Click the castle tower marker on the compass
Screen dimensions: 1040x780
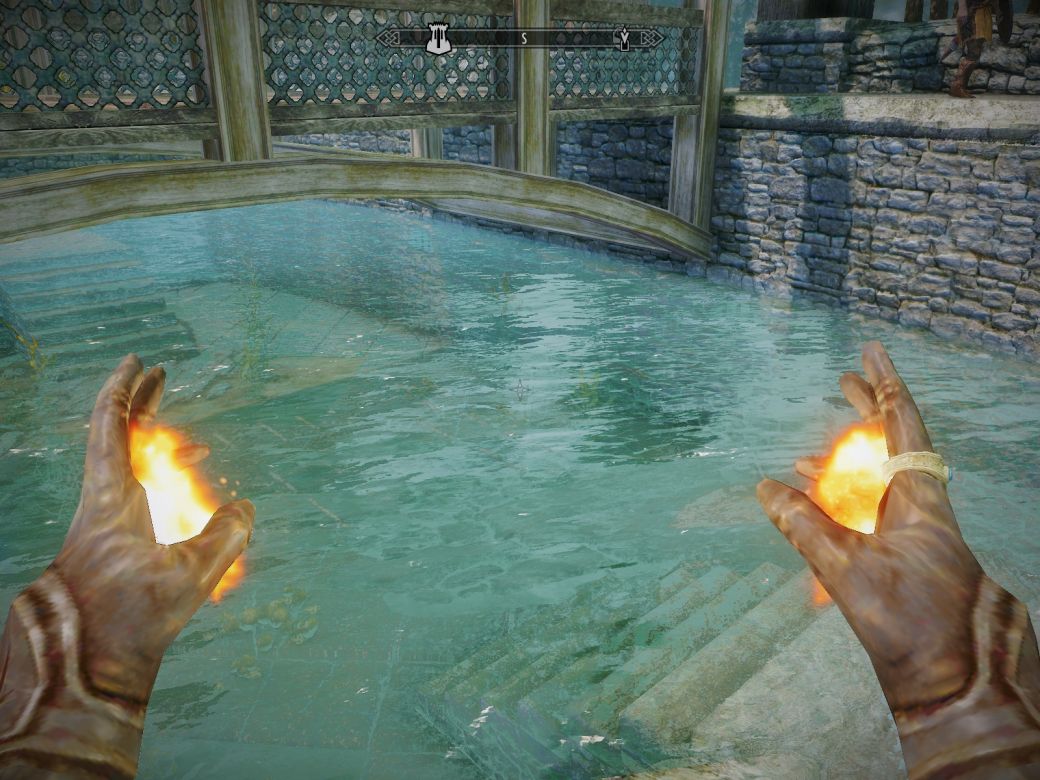pyautogui.click(x=436, y=38)
